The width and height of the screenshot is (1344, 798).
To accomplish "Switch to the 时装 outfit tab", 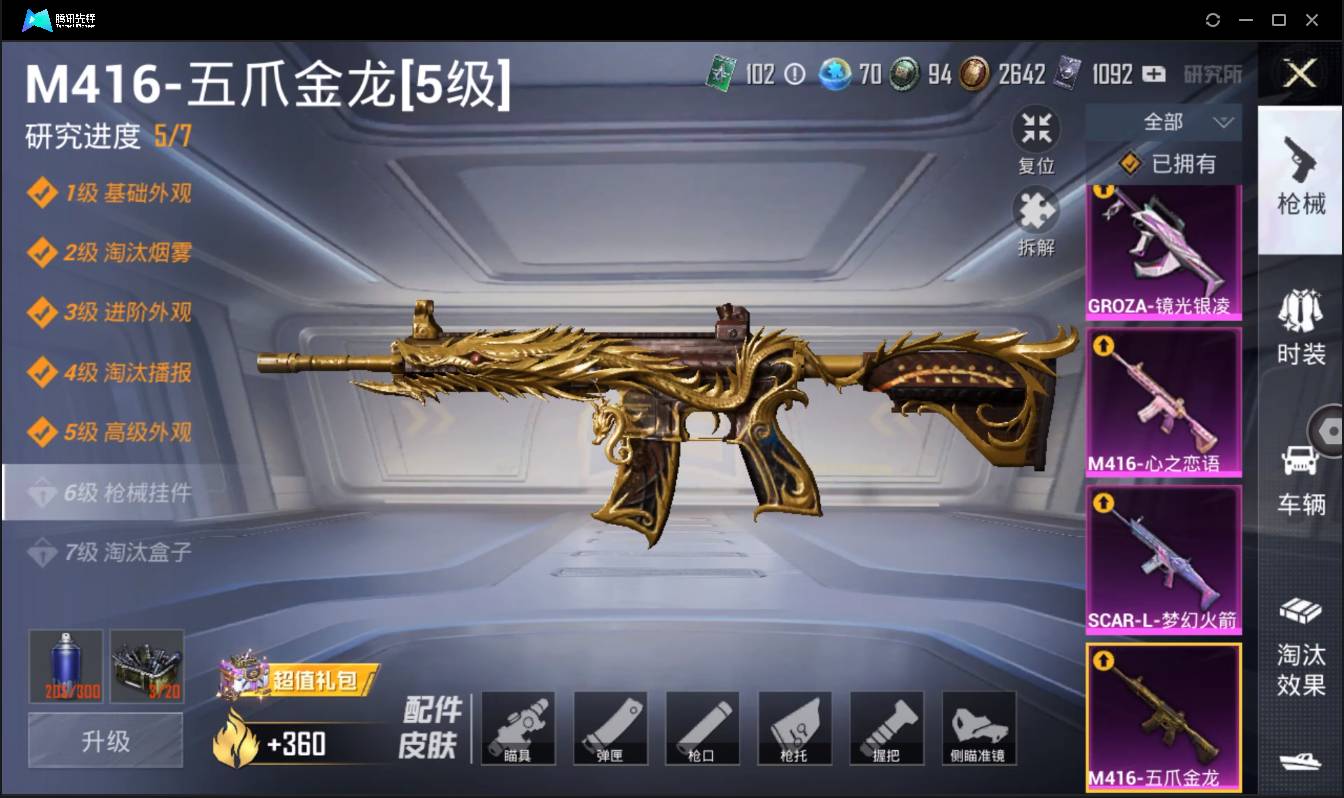I will [x=1300, y=330].
